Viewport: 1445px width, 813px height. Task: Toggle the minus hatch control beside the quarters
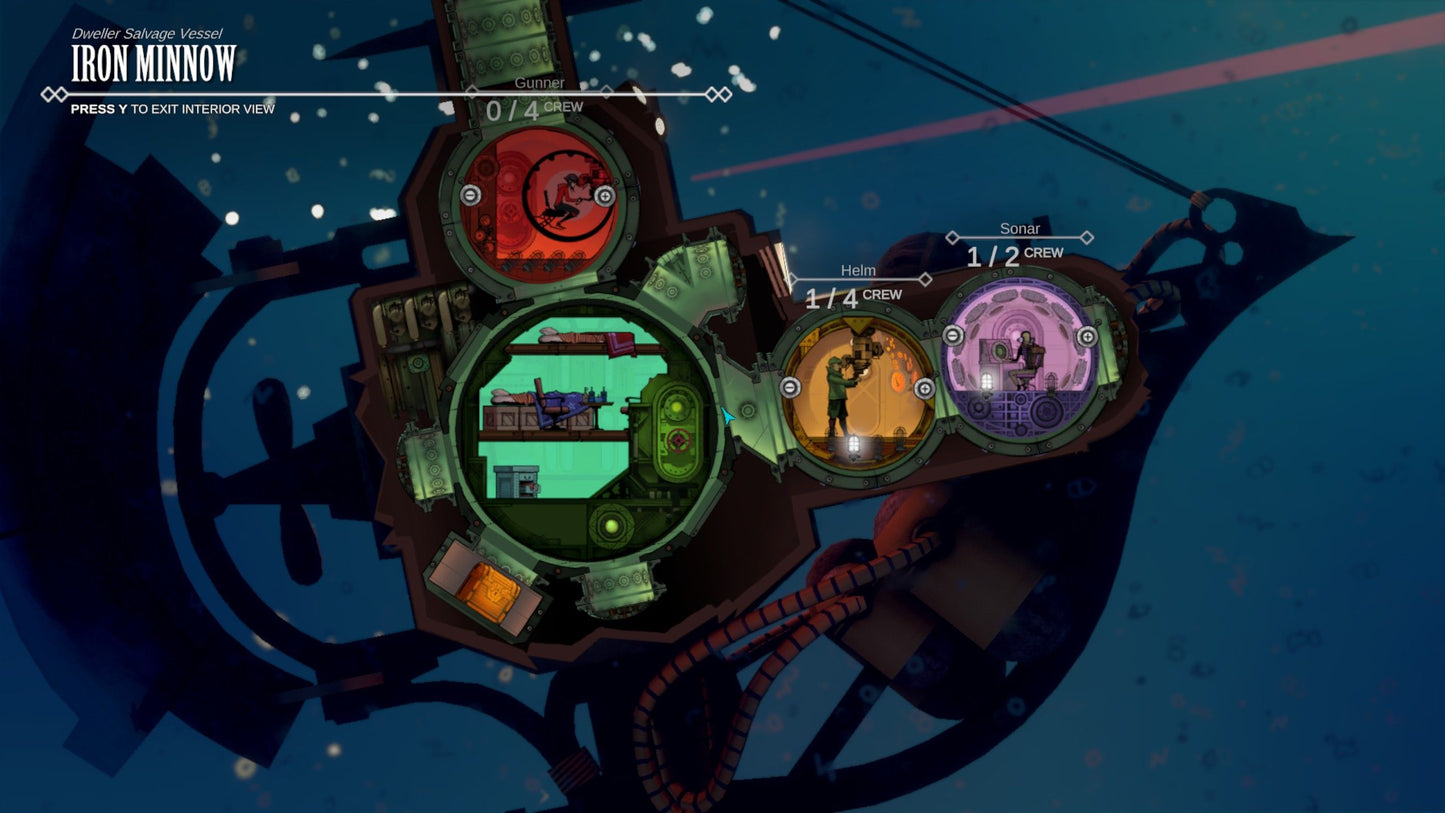tap(789, 387)
